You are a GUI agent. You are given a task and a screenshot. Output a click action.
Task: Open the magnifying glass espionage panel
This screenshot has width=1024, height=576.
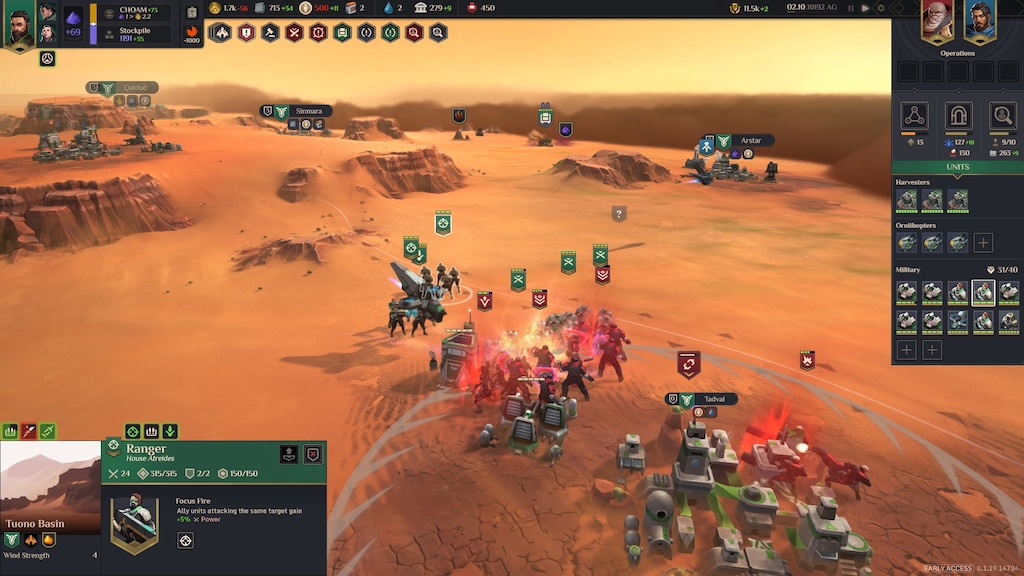[1002, 115]
